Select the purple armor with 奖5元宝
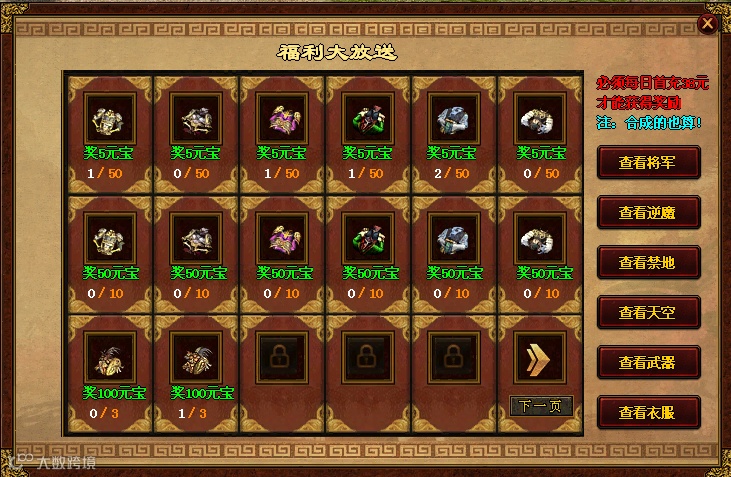Viewport: 731px width, 477px height. pyautogui.click(x=282, y=118)
